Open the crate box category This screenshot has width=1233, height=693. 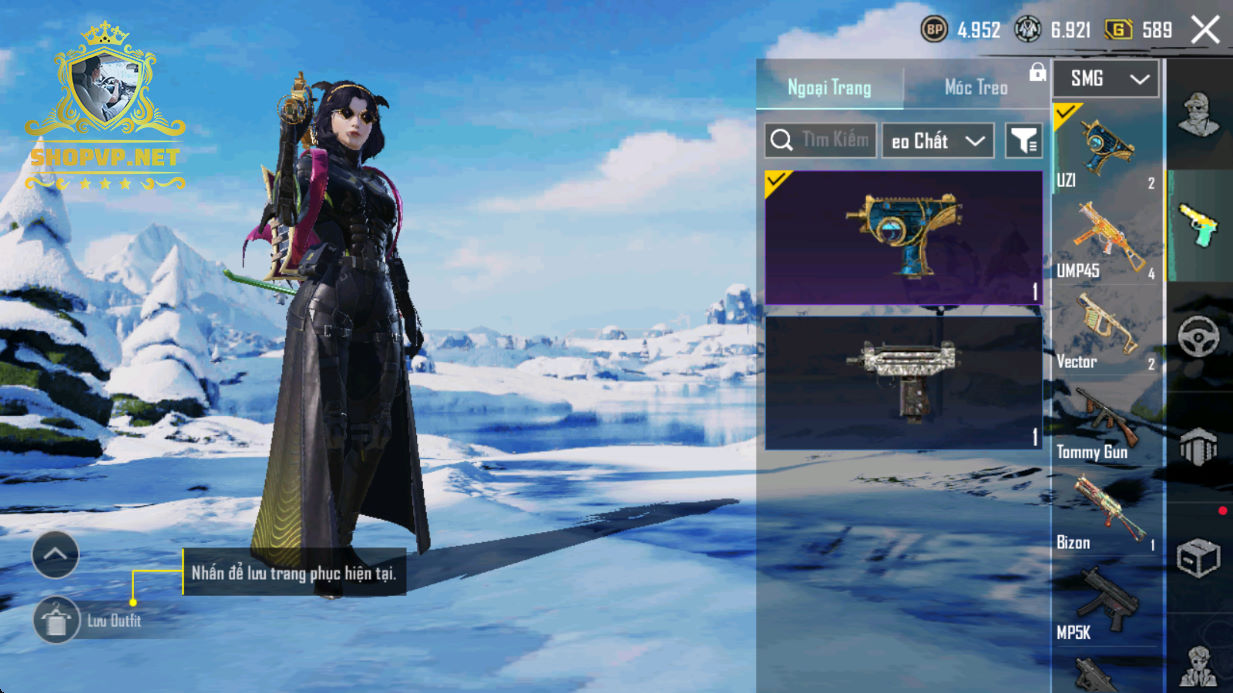coord(1198,559)
